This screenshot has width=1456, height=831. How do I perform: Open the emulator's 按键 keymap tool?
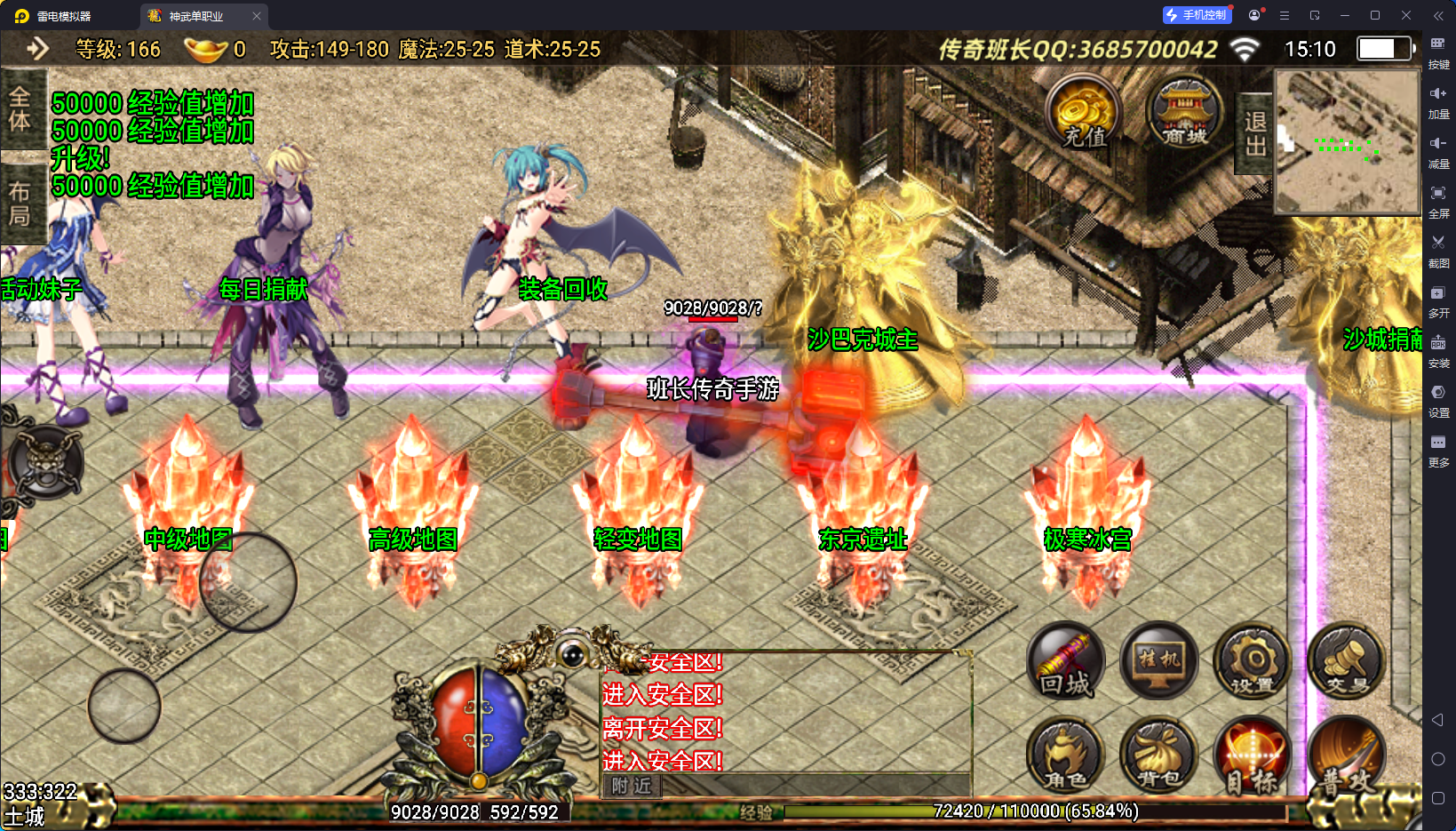pos(1438,52)
